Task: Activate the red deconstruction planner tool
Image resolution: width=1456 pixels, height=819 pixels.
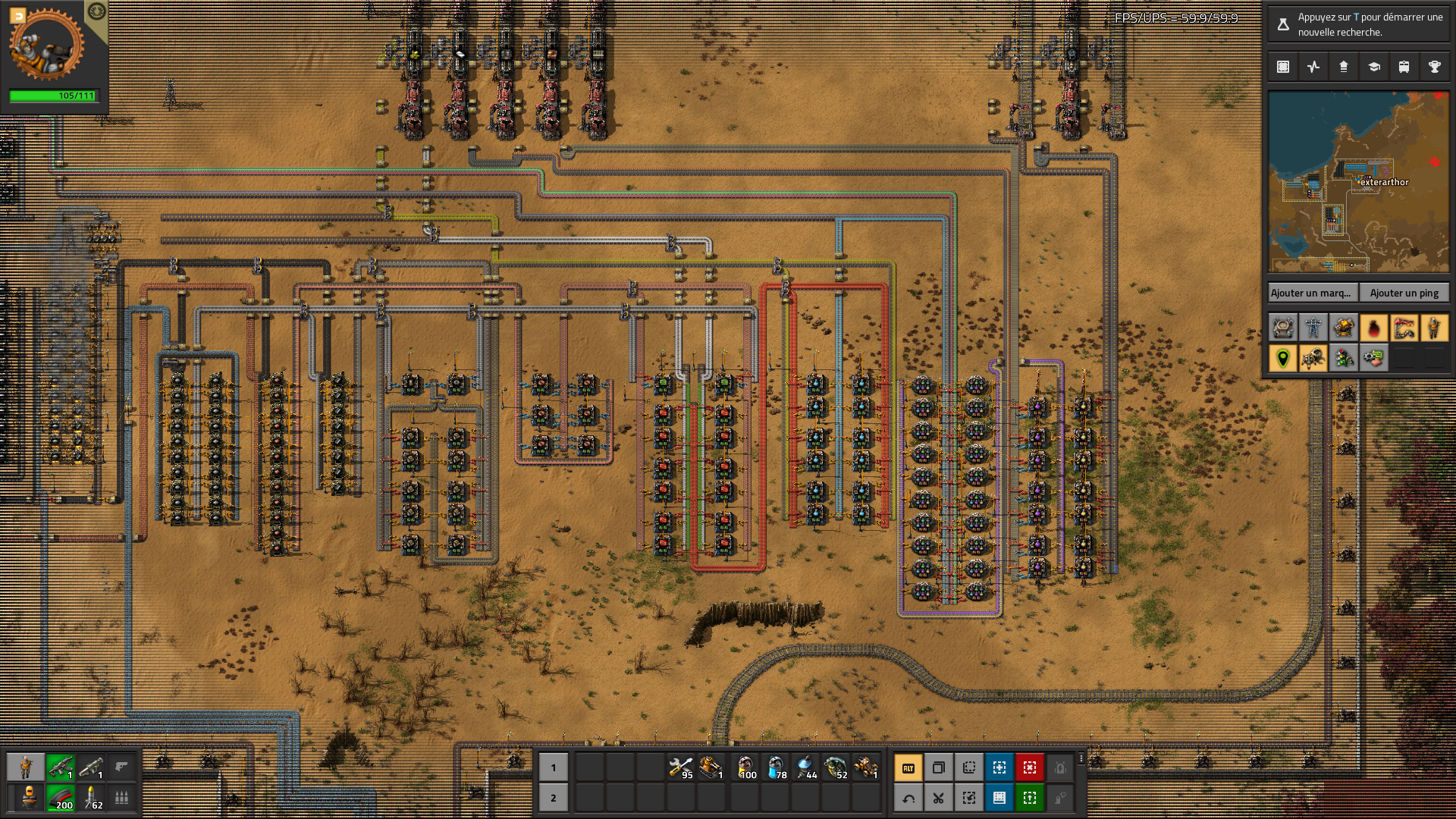Action: (x=1030, y=767)
